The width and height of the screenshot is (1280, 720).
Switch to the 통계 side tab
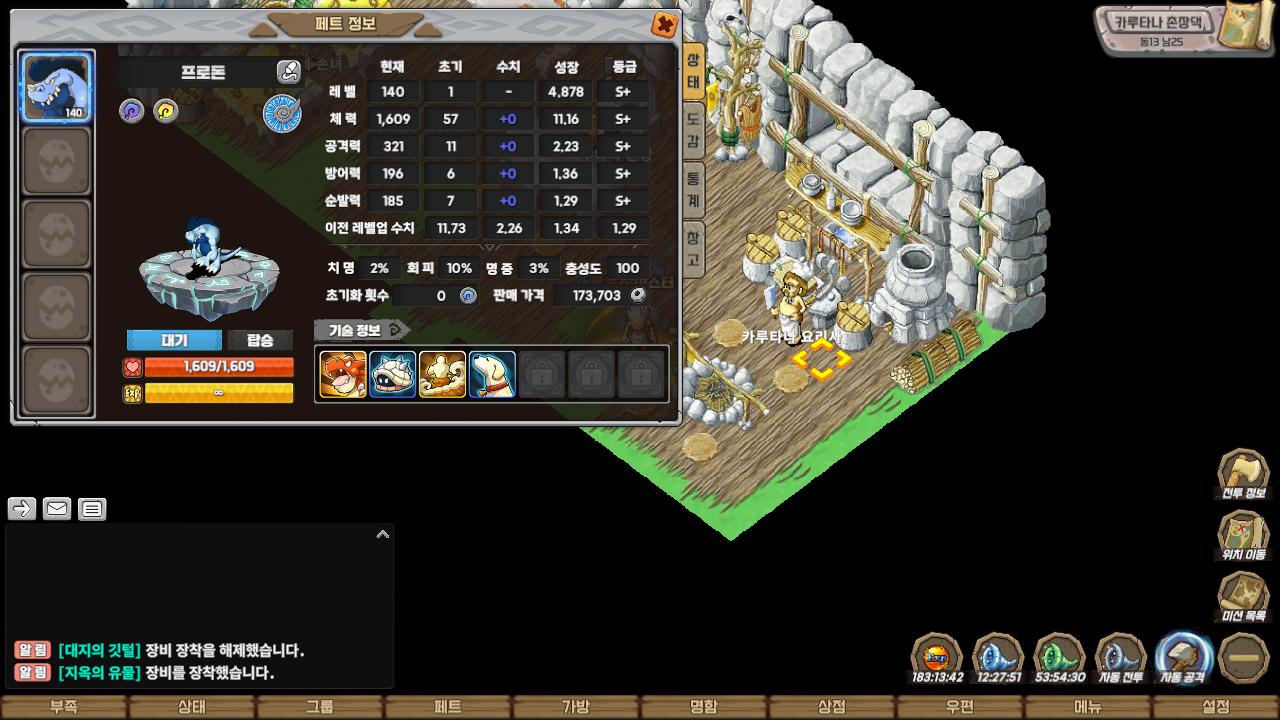click(x=693, y=190)
